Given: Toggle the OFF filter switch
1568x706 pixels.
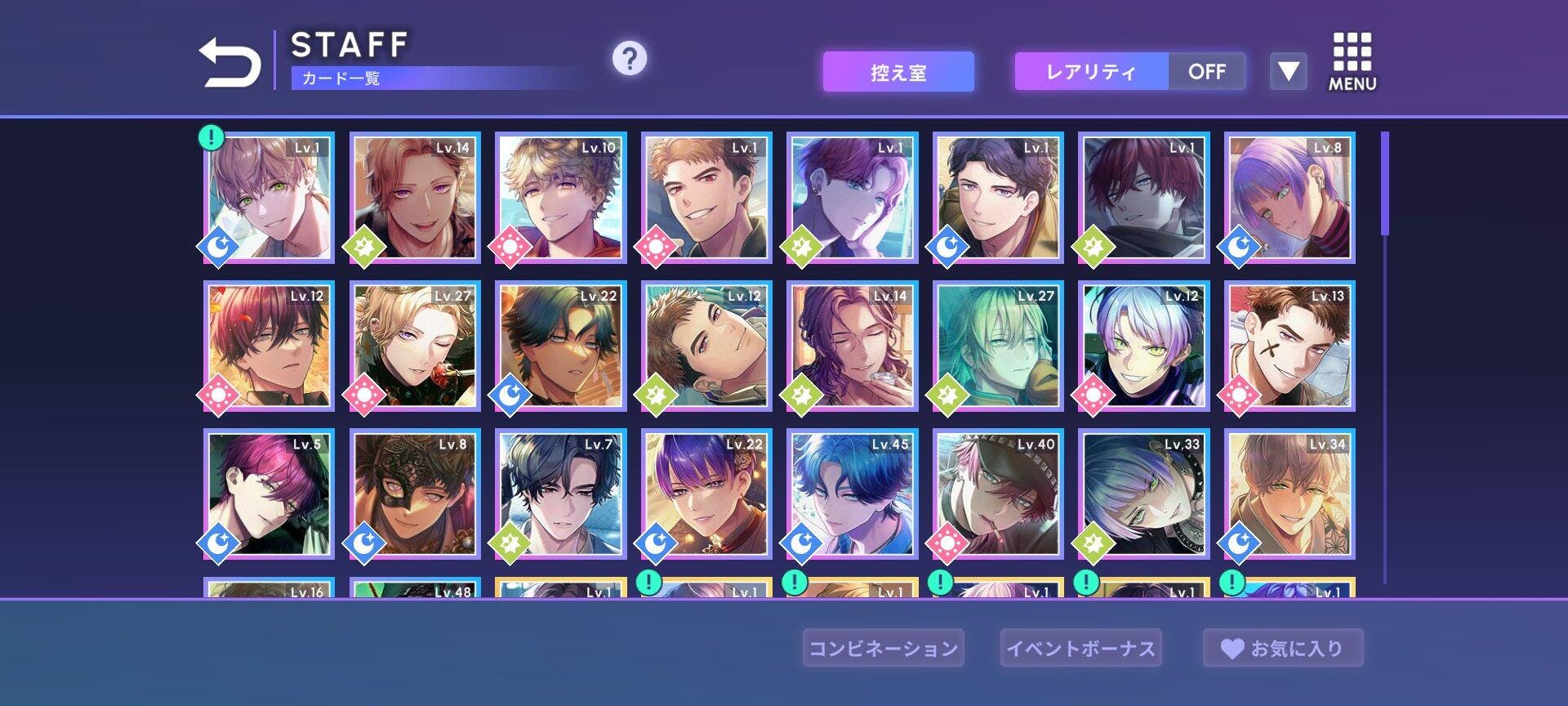Looking at the screenshot, I should (x=1206, y=72).
